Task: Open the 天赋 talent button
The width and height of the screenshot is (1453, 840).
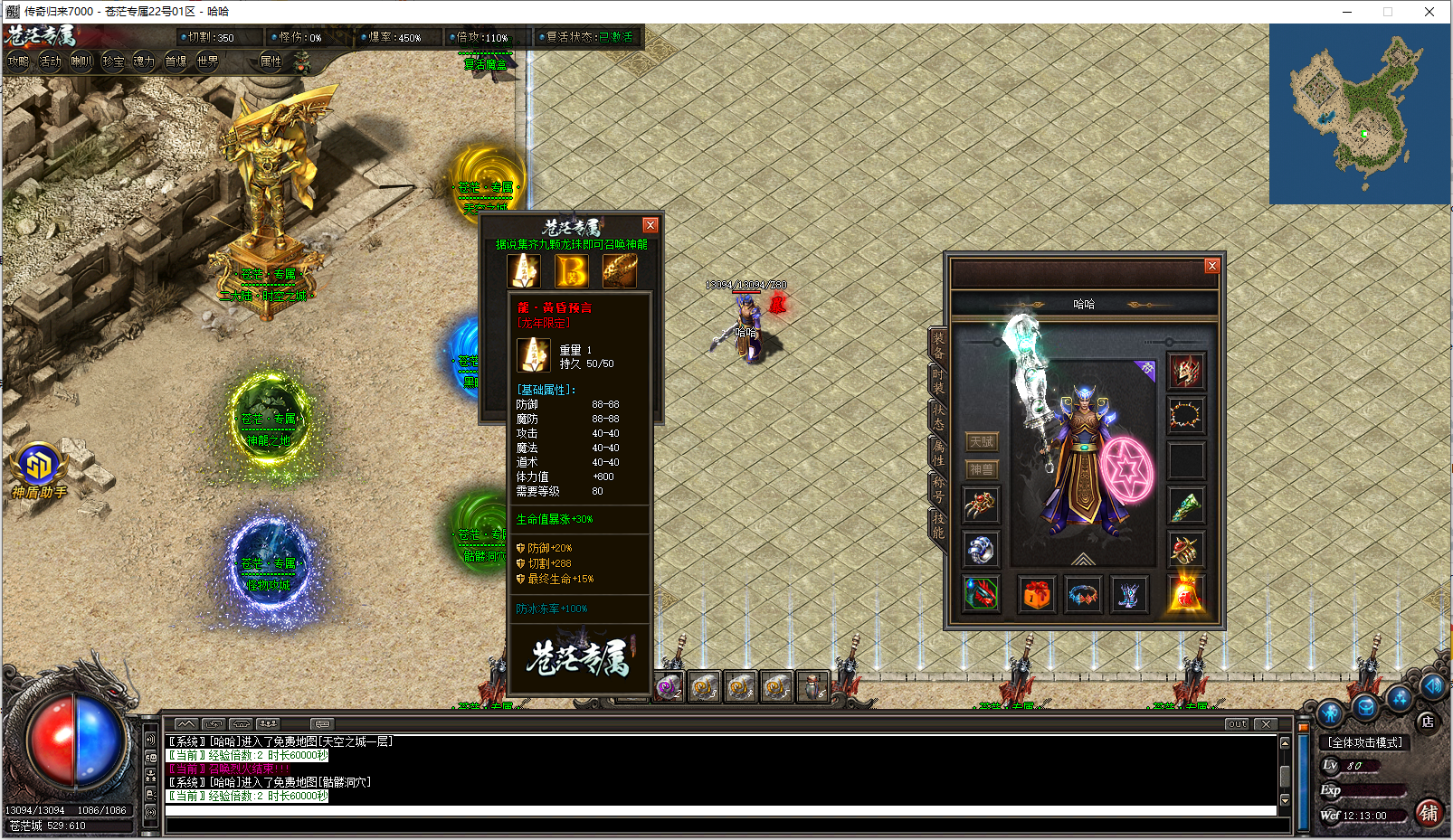Action: pos(981,442)
